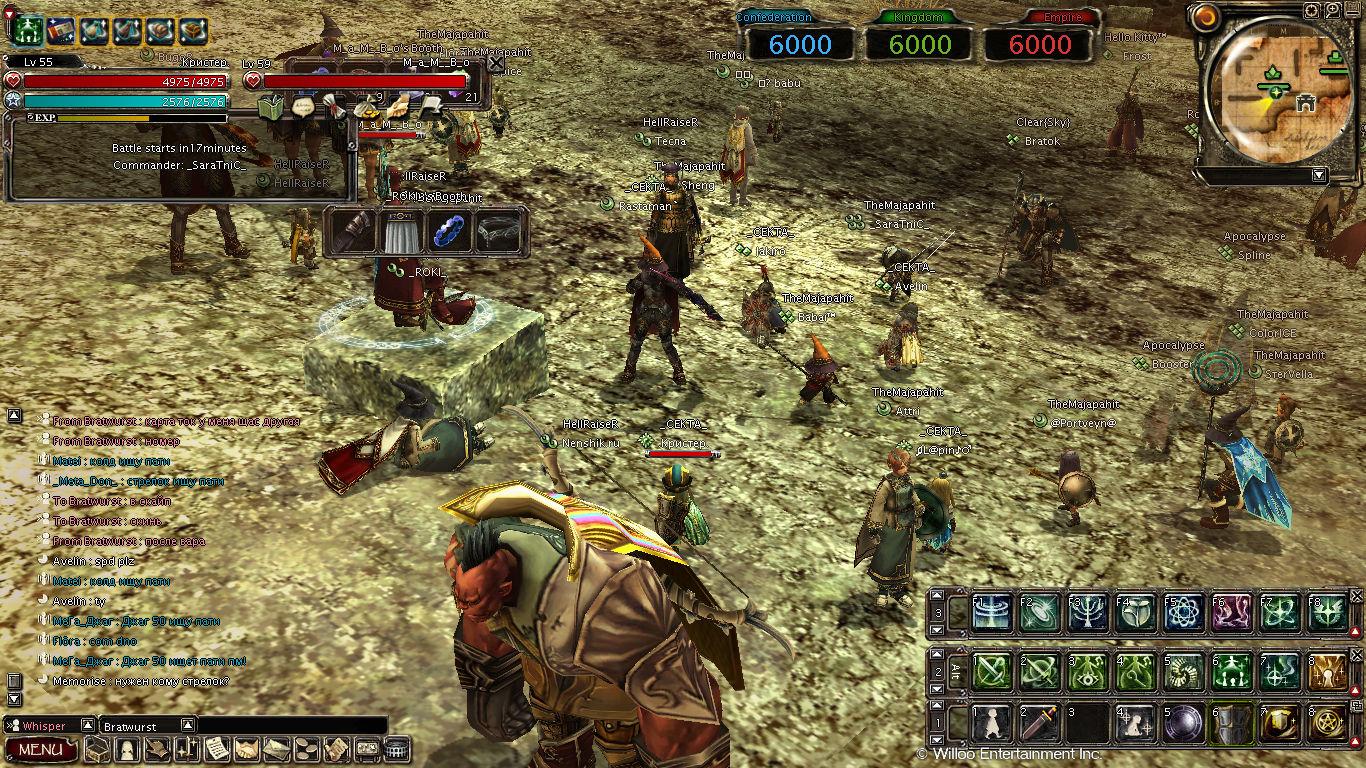Viewport: 1366px width, 768px height.
Task: Select the blue bracelet in ROKI's booth
Action: point(450,232)
